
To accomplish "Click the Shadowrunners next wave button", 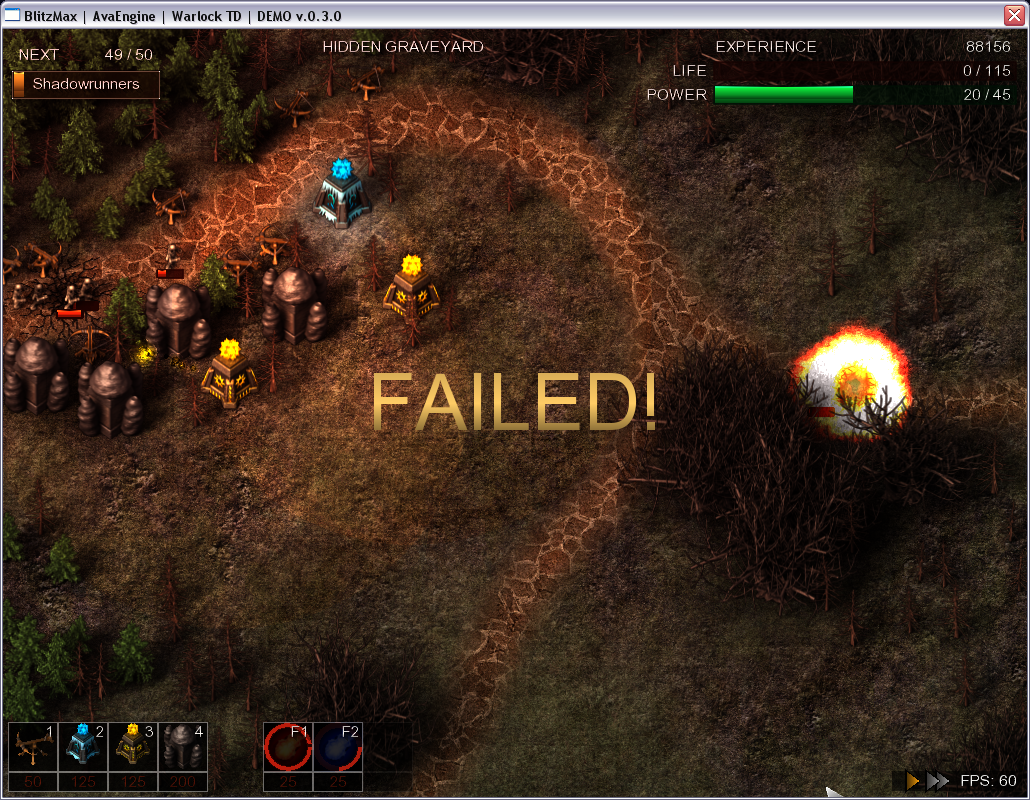I will click(x=86, y=85).
